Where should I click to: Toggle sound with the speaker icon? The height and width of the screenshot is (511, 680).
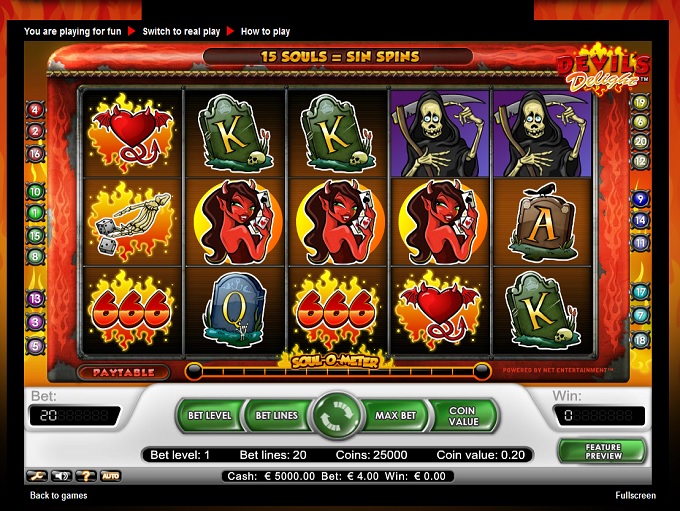point(61,476)
